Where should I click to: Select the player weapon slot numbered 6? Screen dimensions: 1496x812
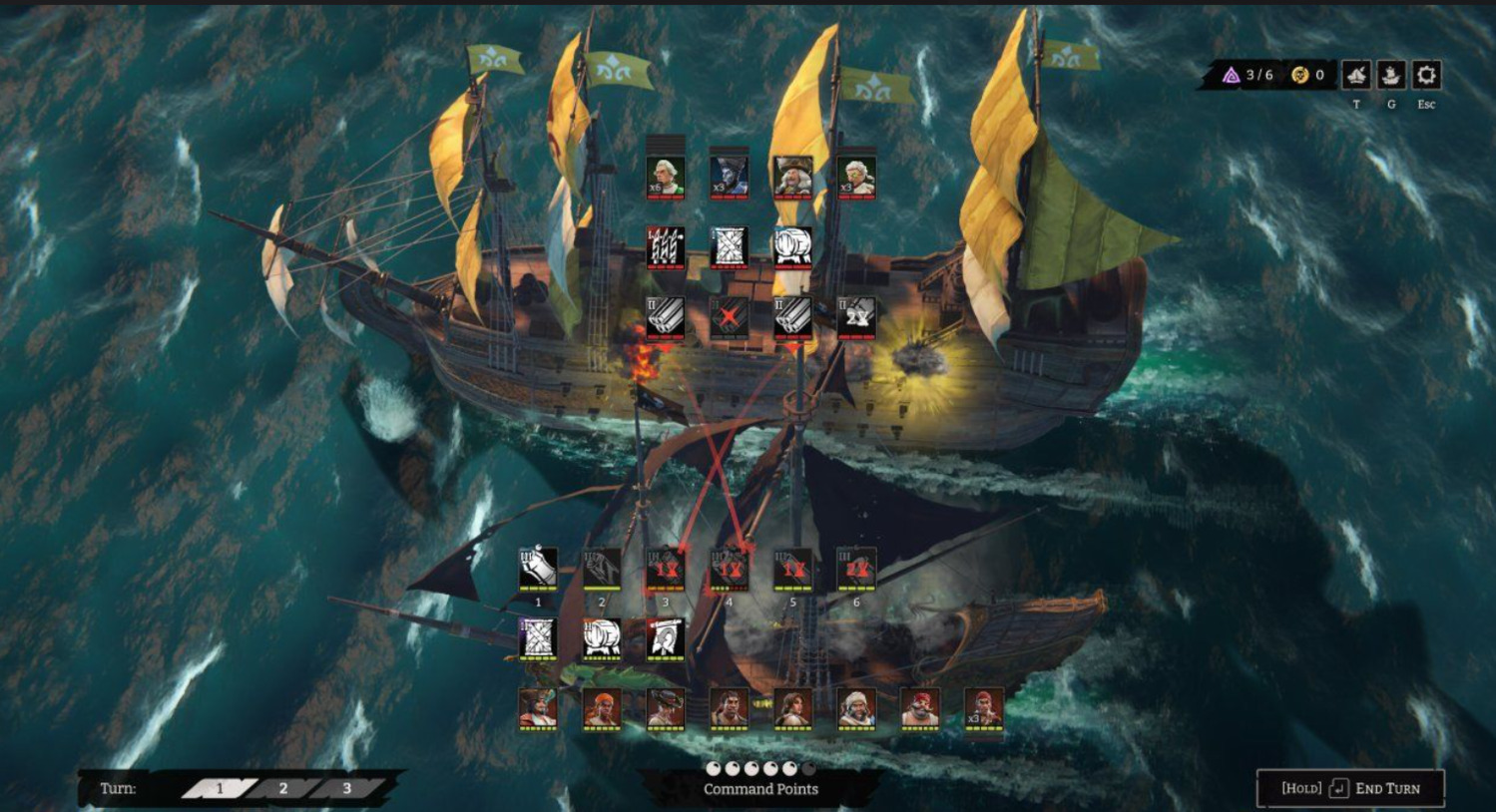(856, 569)
